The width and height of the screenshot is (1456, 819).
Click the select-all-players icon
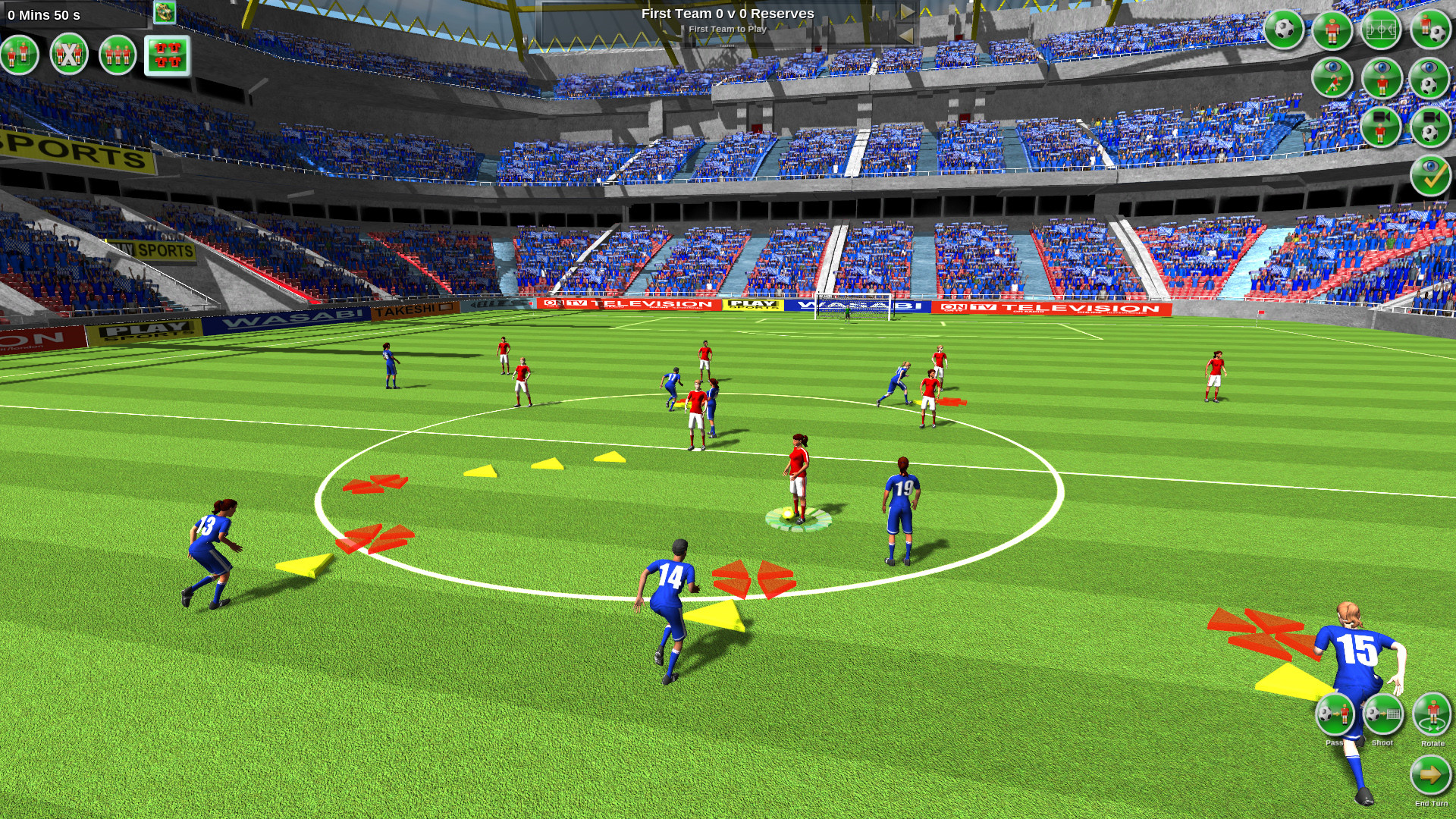118,55
